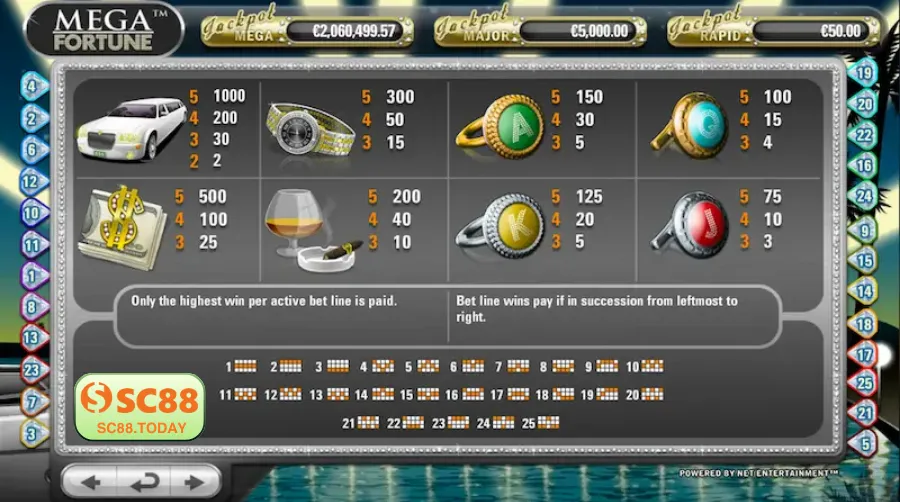900x502 pixels.
Task: Activate the bet line 24 marker
Action: [866, 197]
